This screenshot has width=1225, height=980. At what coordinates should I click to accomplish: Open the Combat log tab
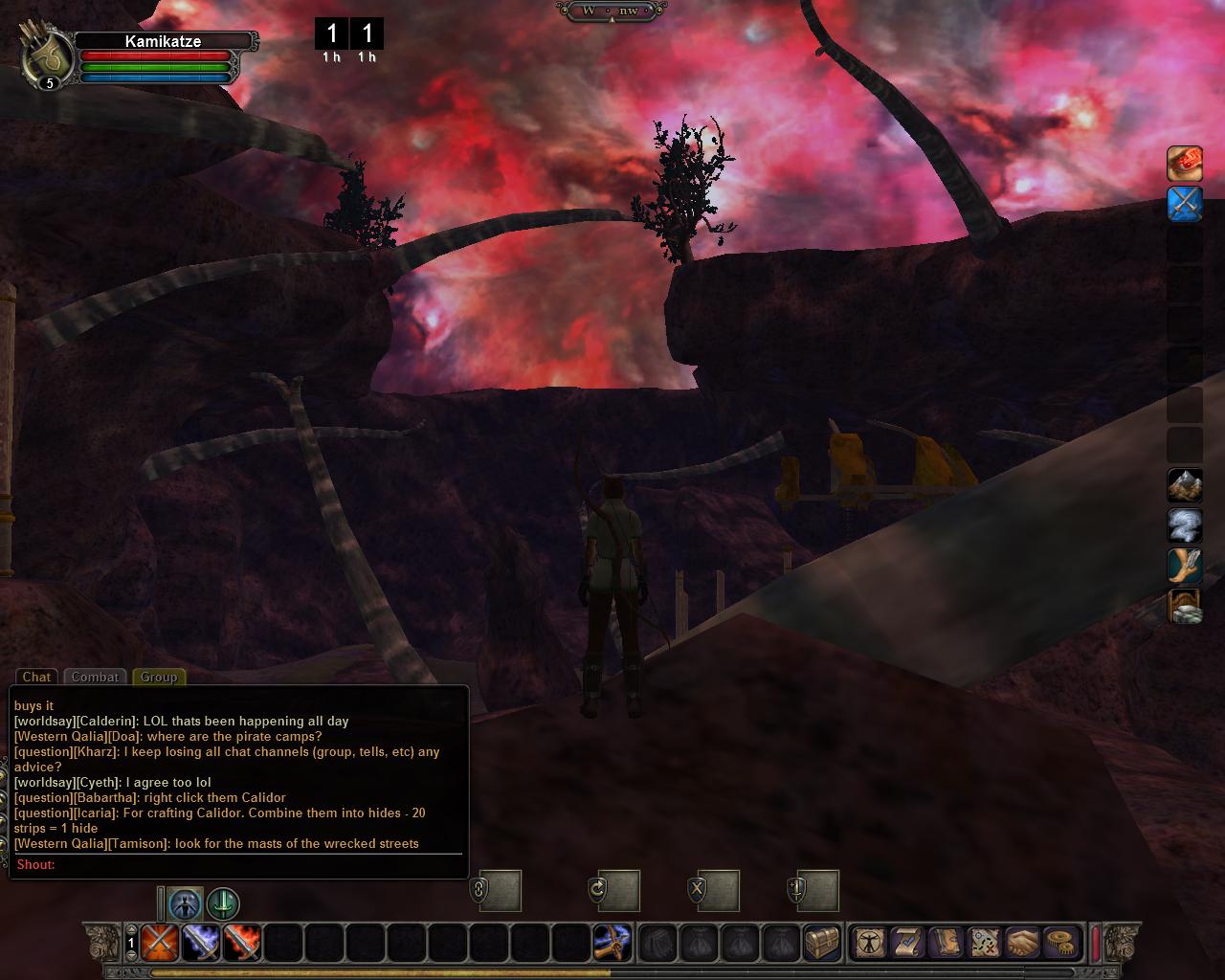tap(95, 677)
